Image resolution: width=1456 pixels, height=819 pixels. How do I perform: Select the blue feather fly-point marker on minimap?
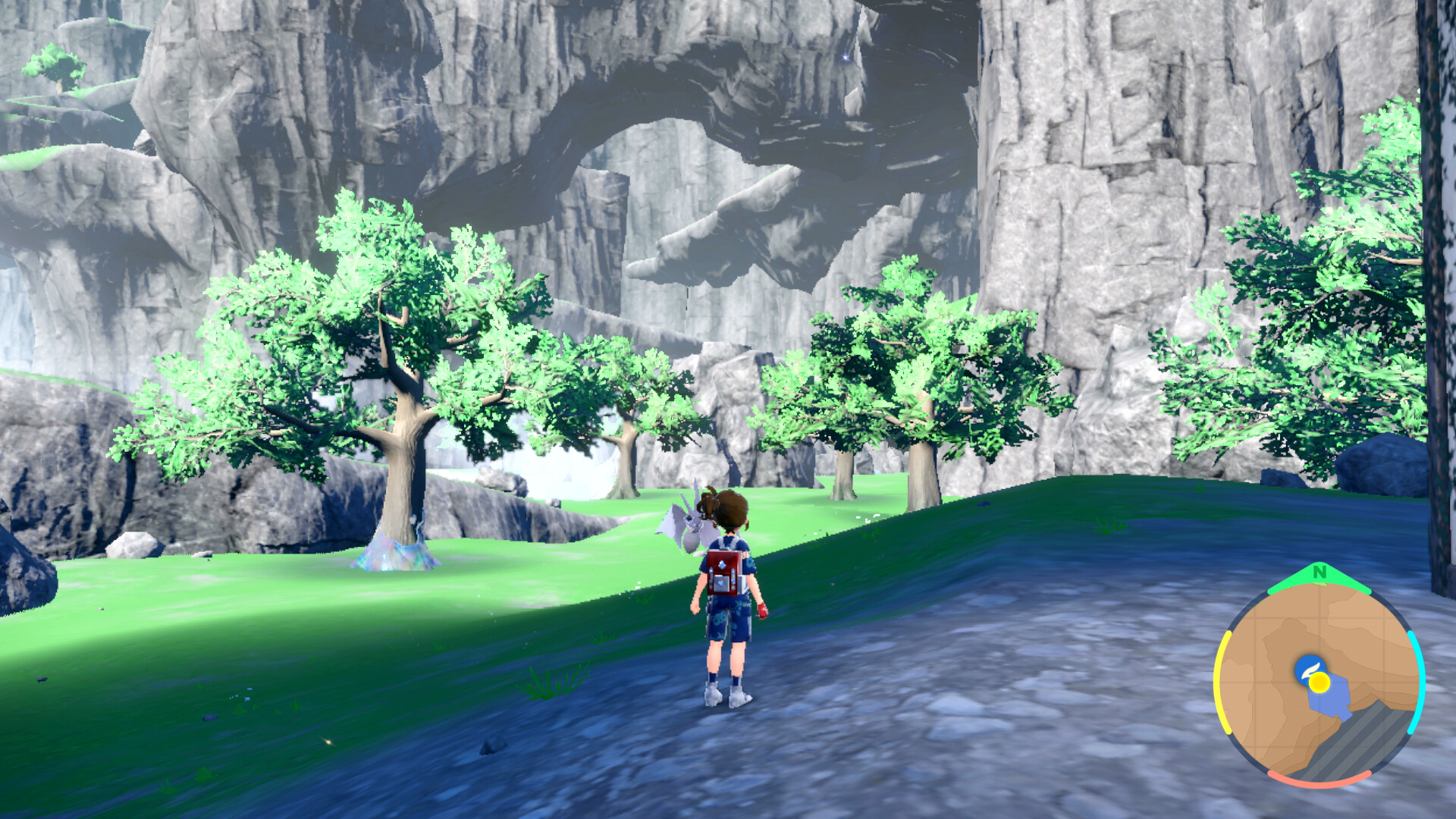[1307, 667]
